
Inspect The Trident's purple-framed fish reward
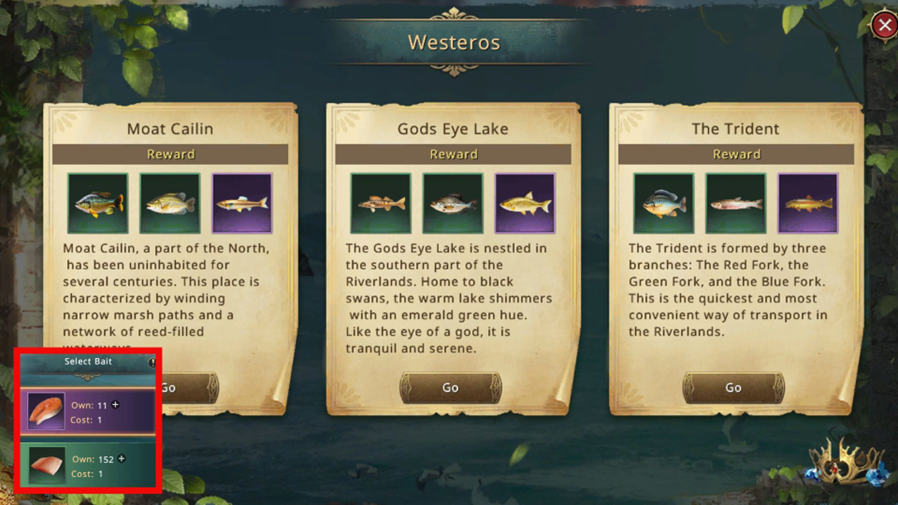point(808,203)
